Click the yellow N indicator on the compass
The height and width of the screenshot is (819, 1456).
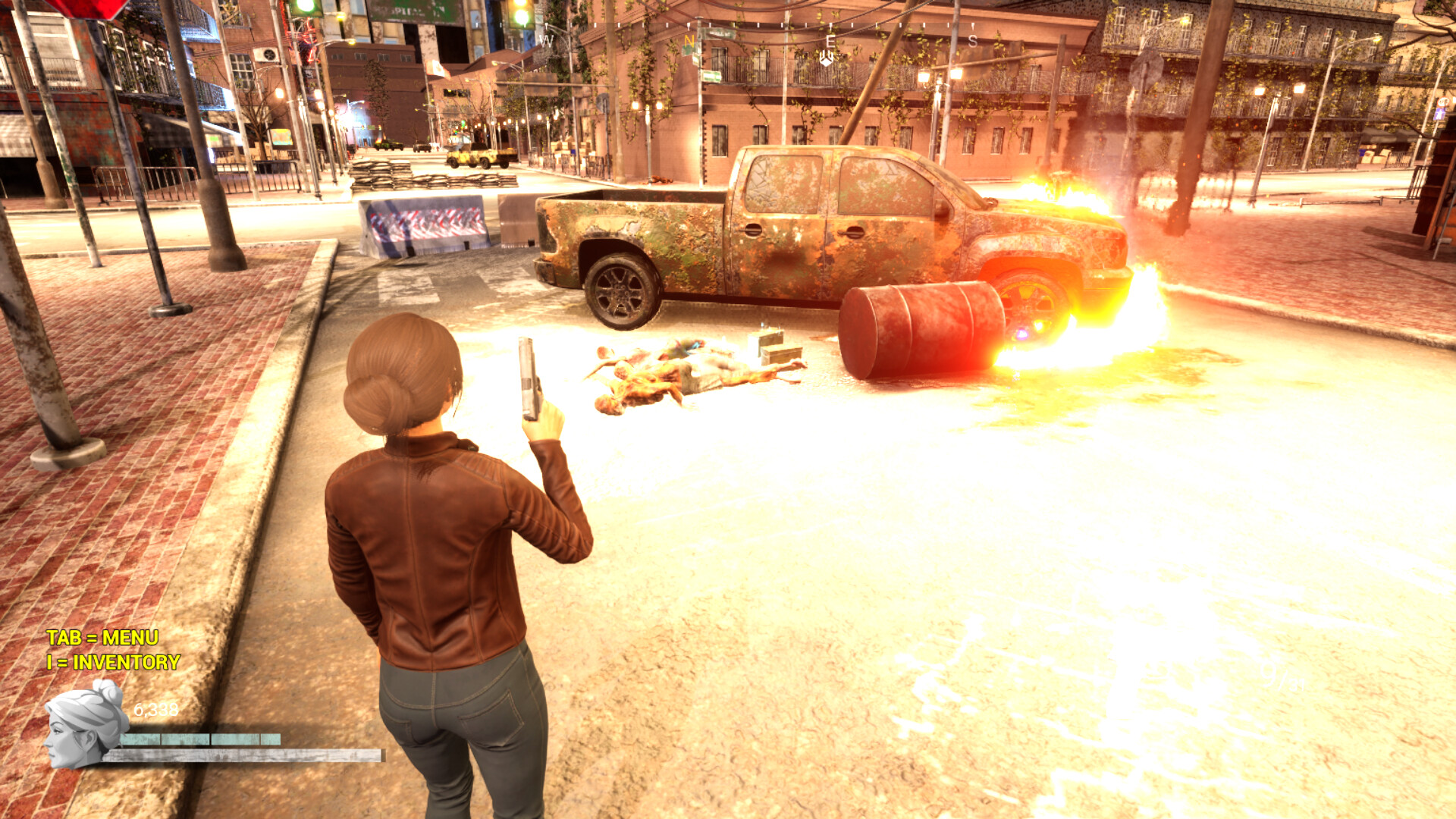[689, 40]
